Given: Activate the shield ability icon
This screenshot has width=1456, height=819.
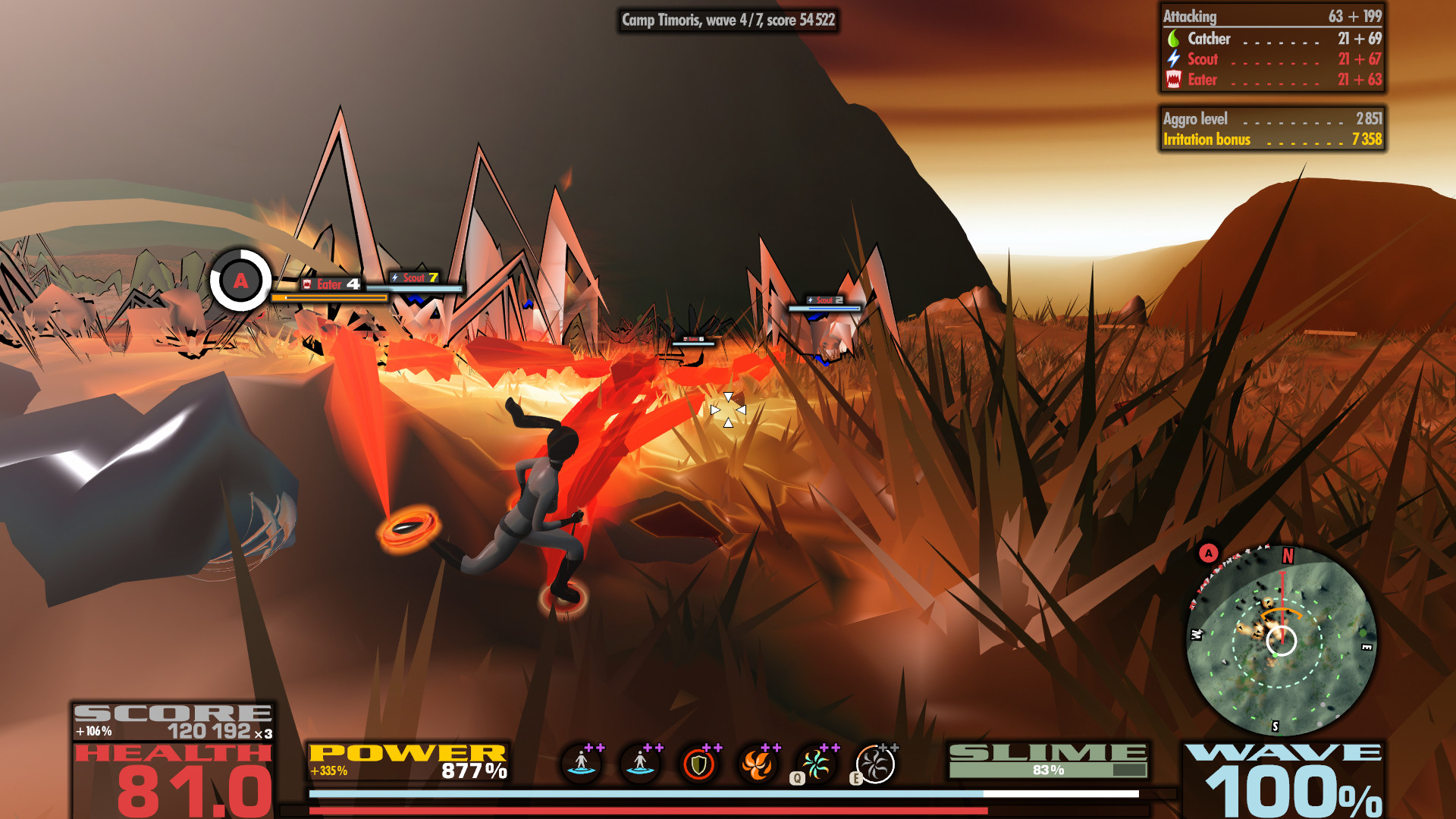Looking at the screenshot, I should (698, 764).
